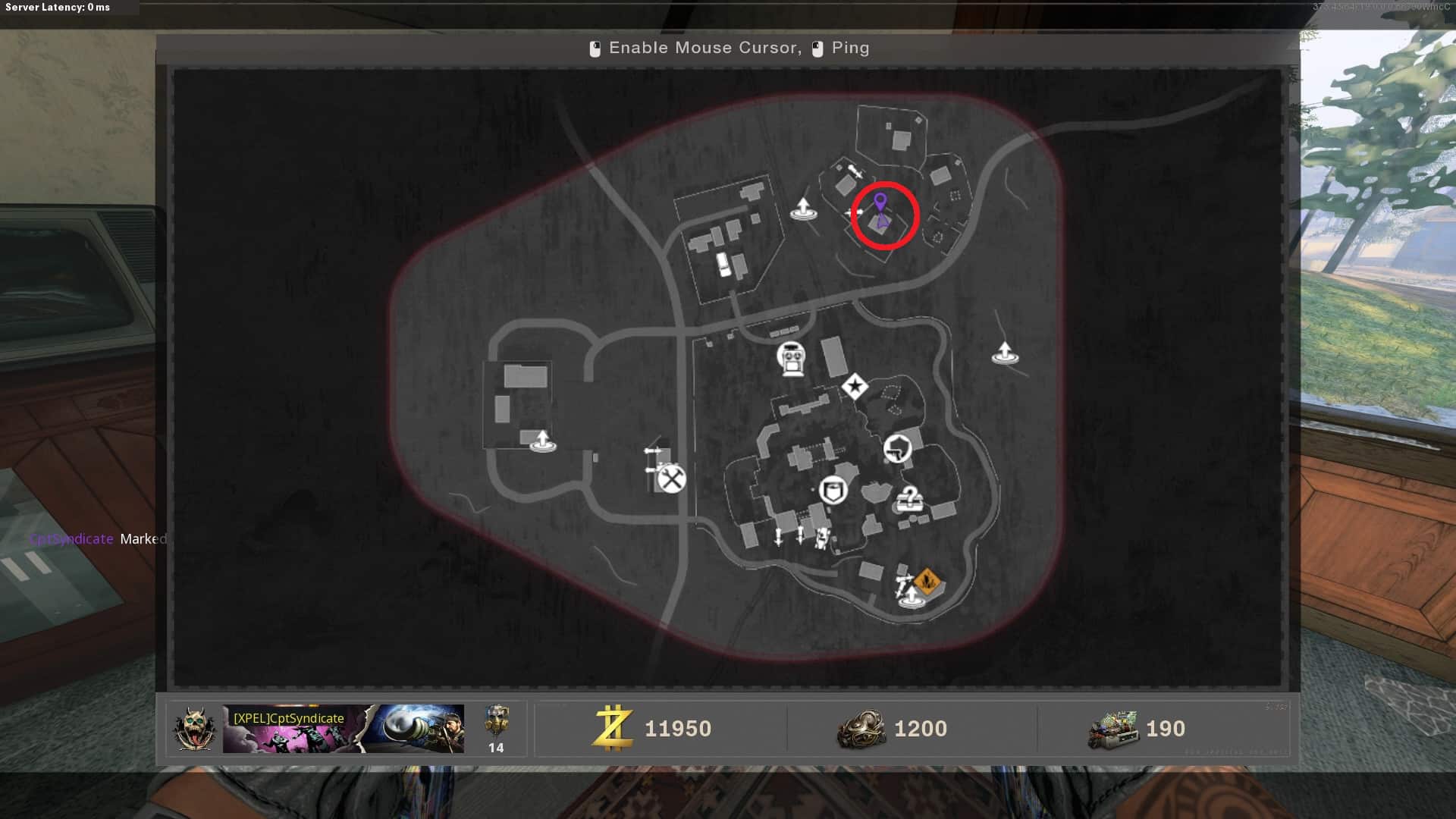The width and height of the screenshot is (1456, 819).
Task: Select the pistol-and-shield Arsenal map icon
Action: pos(898,448)
